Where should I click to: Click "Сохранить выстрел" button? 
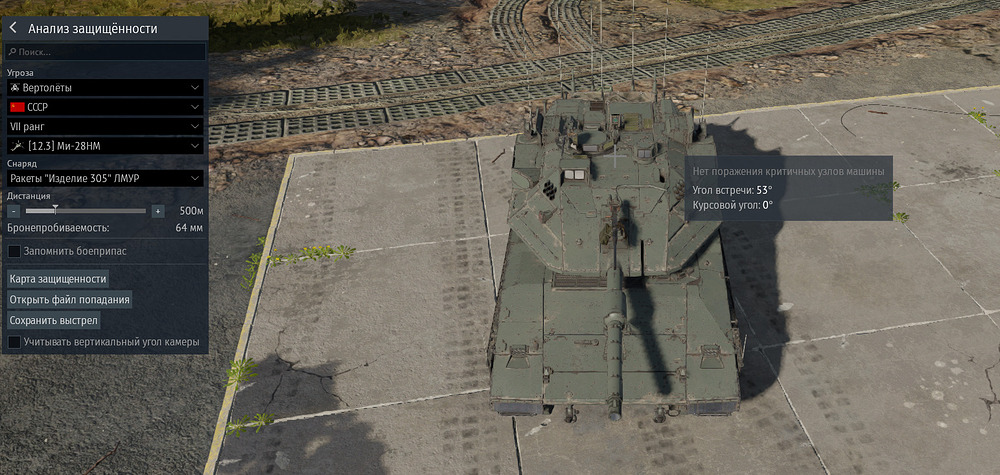tap(54, 320)
